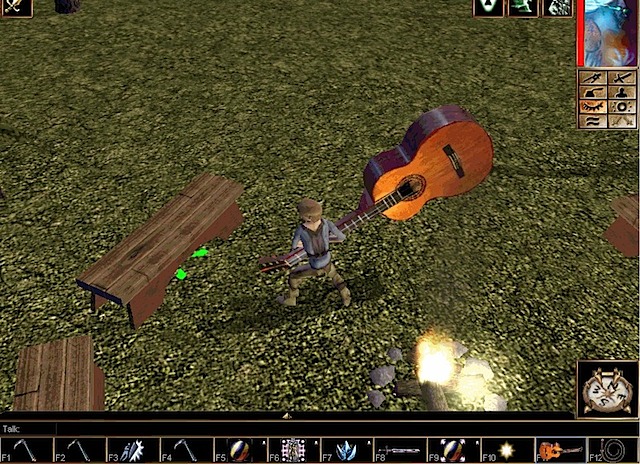Click the white mask effect icon
Viewport: 640px width, 464px height.
point(488,8)
